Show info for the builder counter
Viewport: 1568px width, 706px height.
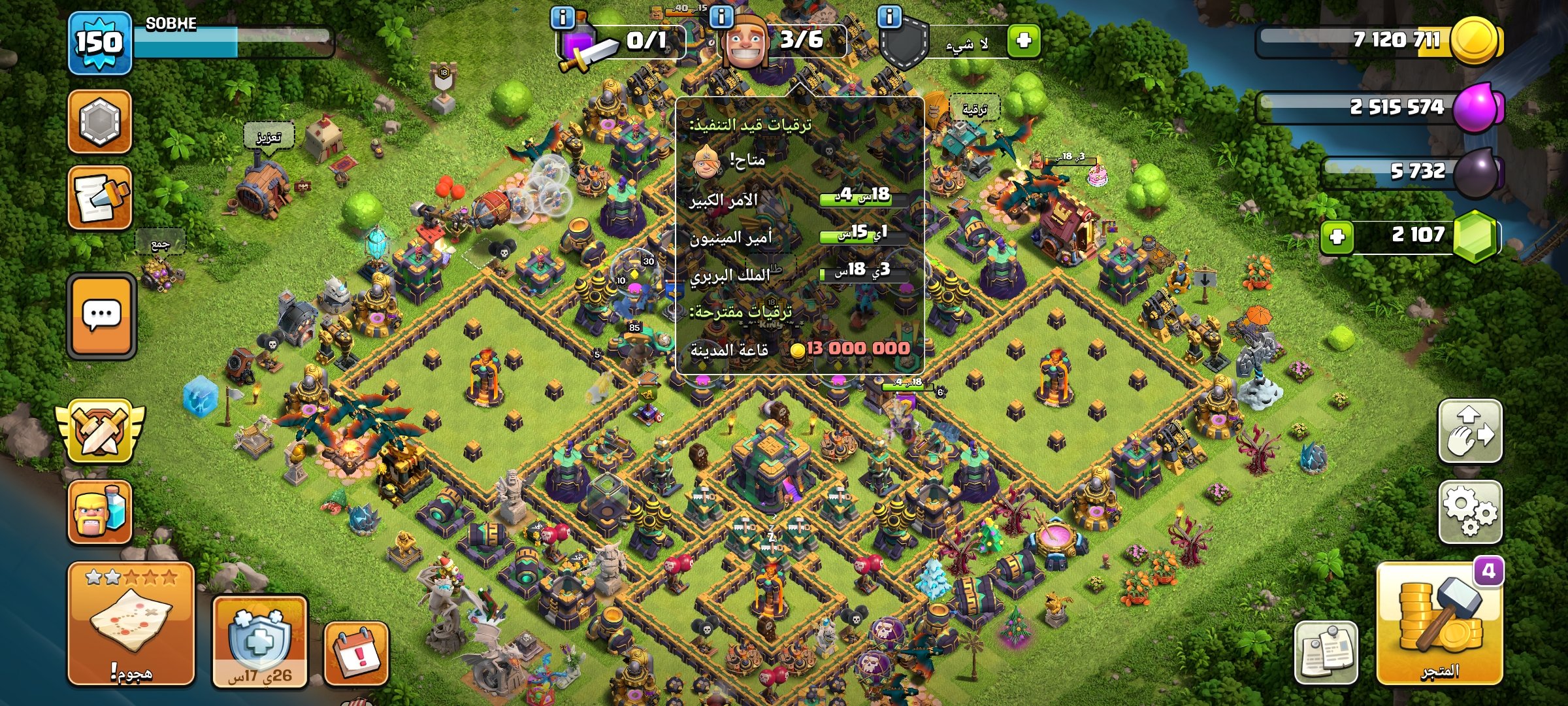pos(721,17)
